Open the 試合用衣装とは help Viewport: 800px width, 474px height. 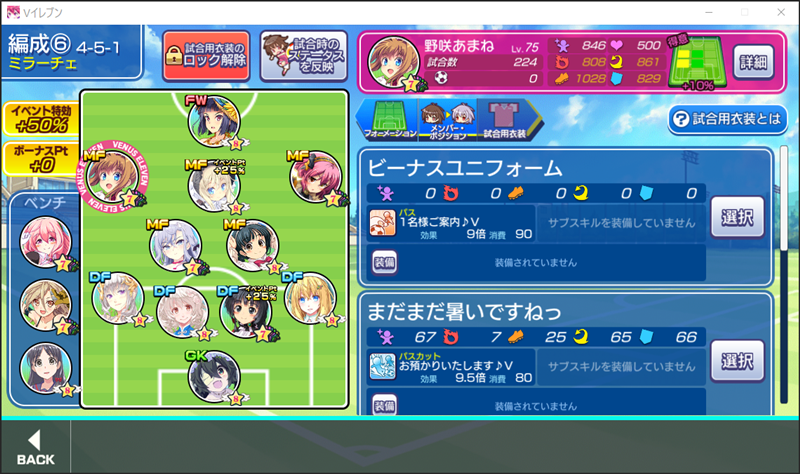(x=728, y=120)
